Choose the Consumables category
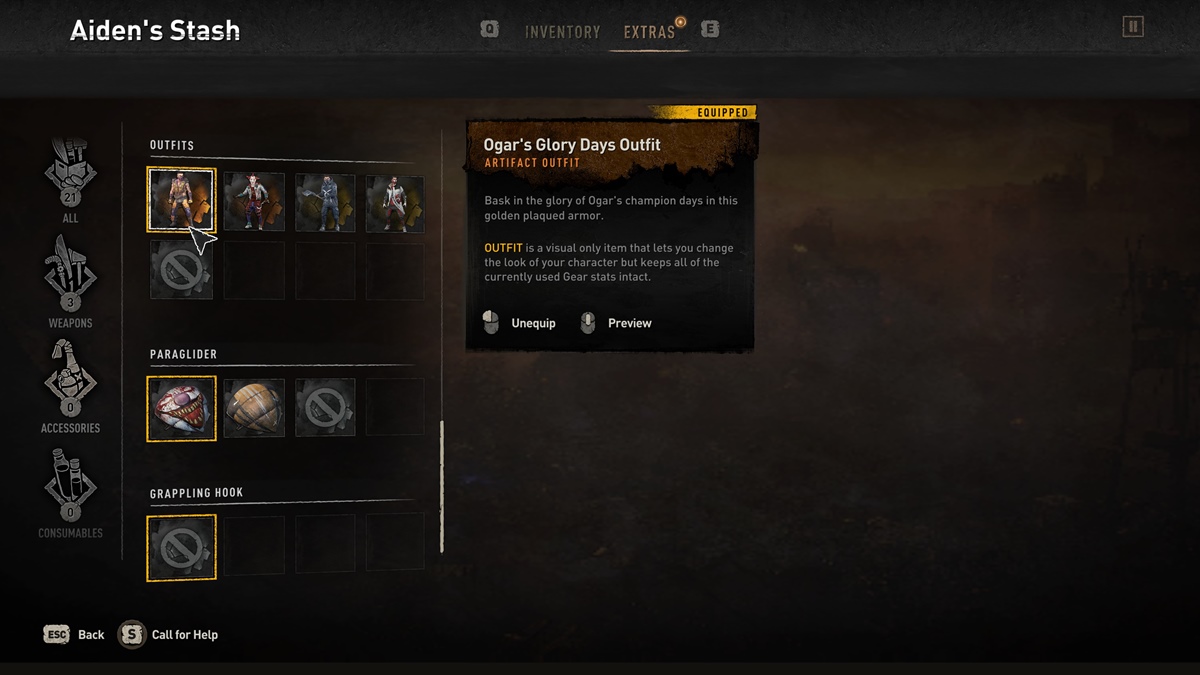Screen dimensions: 1200x675 pyautogui.click(x=70, y=493)
